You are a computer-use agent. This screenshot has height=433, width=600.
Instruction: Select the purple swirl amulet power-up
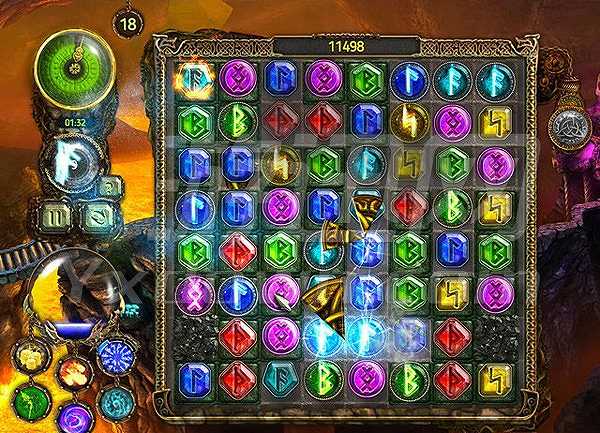point(74,415)
